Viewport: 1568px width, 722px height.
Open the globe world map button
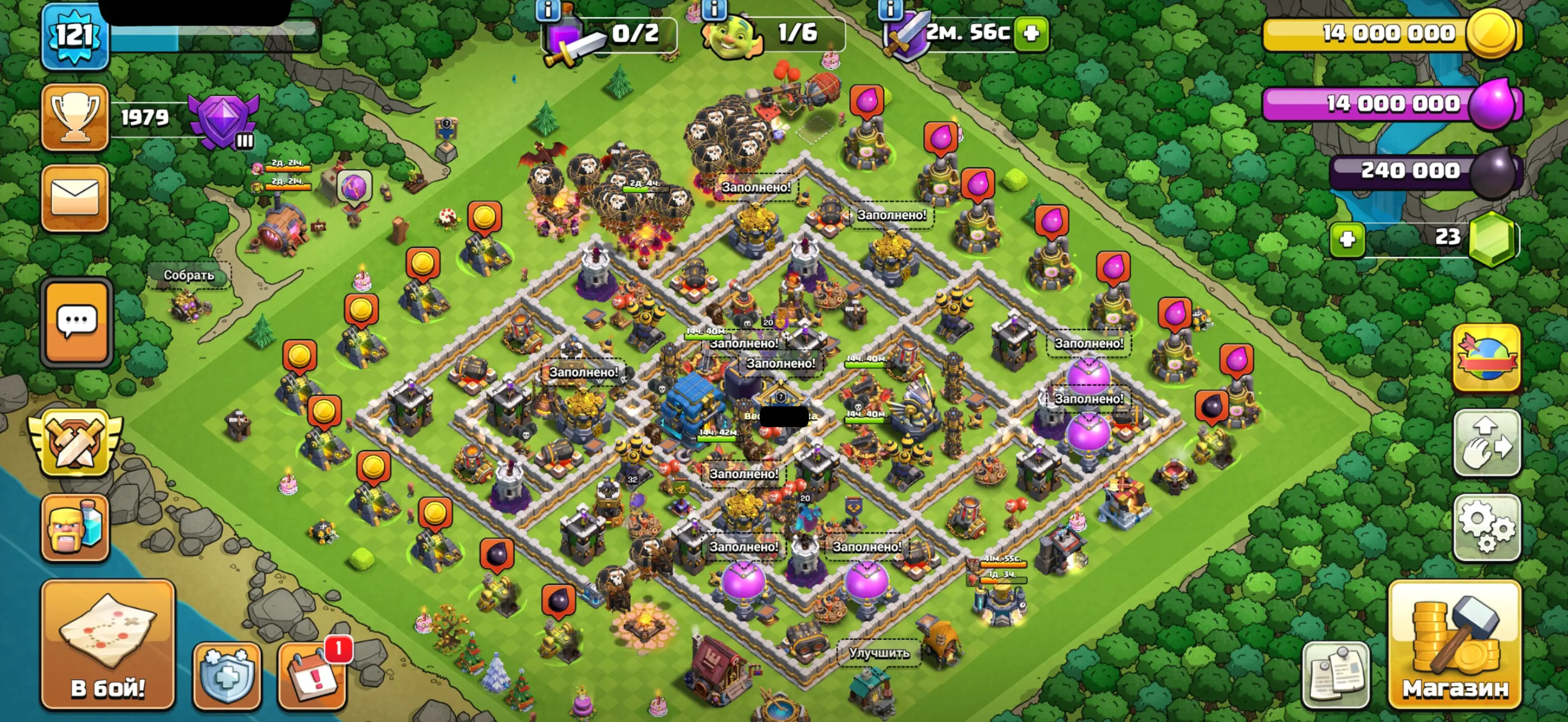(x=1486, y=357)
